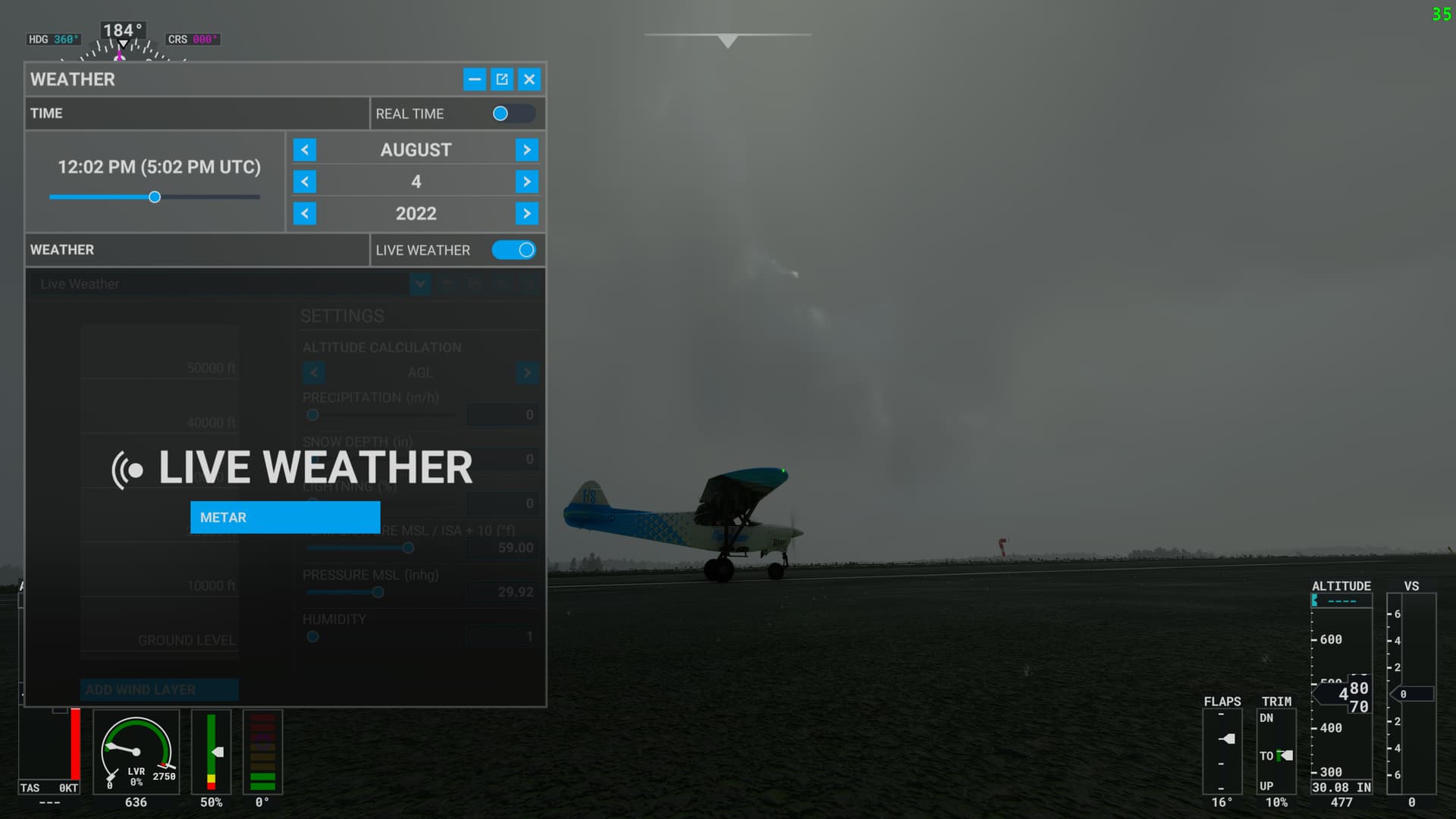Screen dimensions: 1456x819
Task: Increase the year past 2022
Action: click(526, 213)
